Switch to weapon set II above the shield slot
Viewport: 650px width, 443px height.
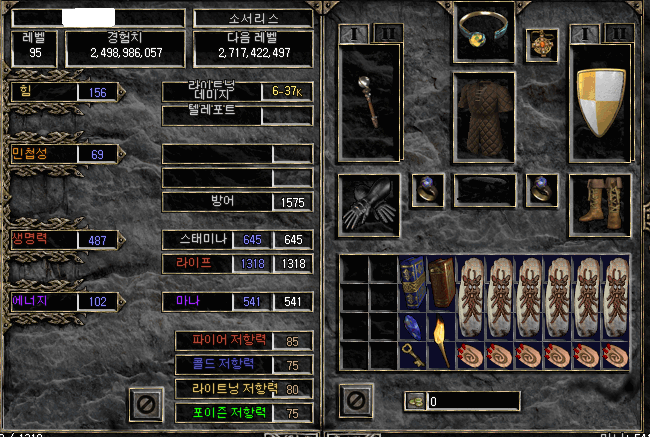coord(620,34)
